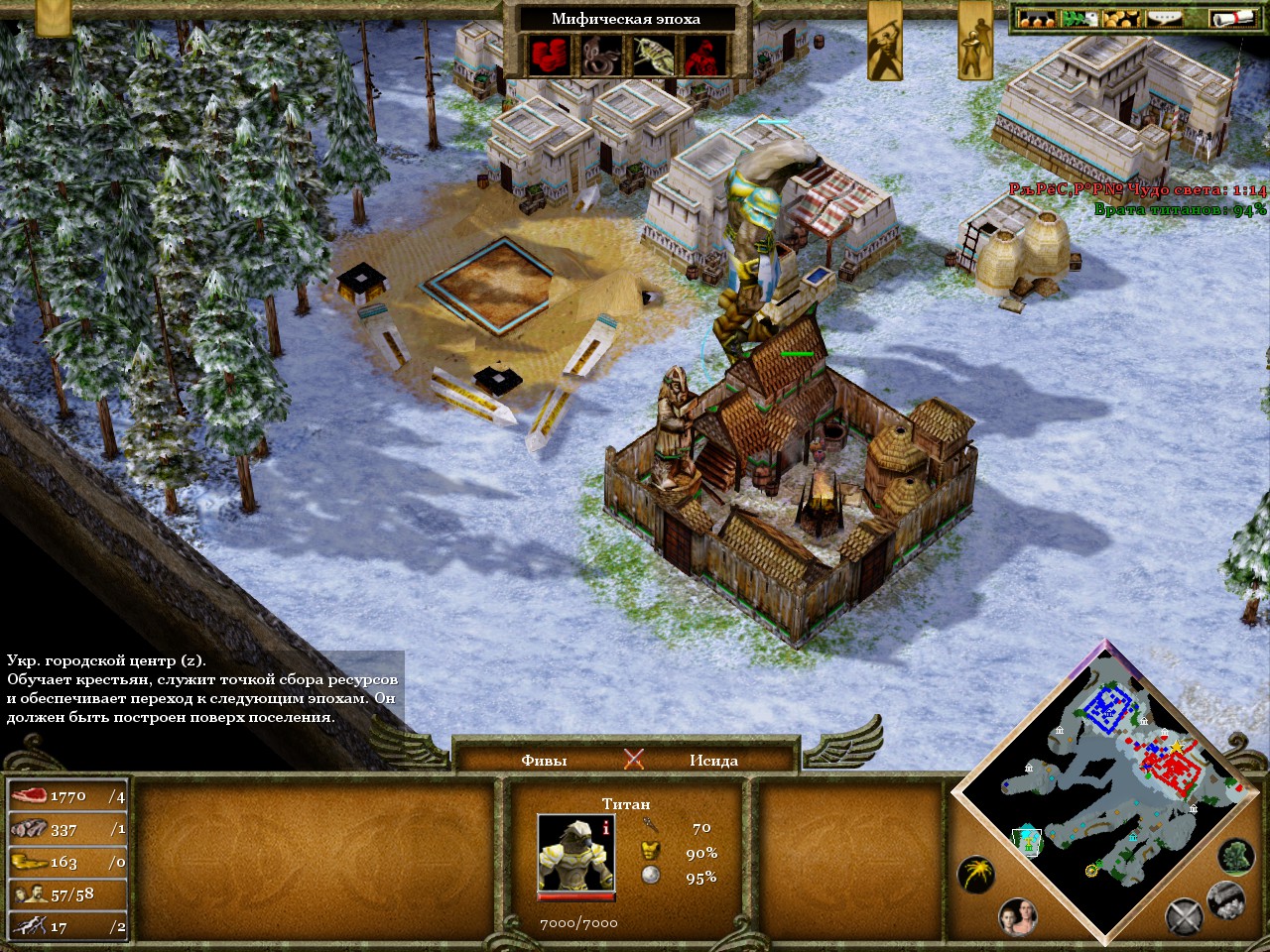
Task: Send a minimap flare signal
Action: (976, 874)
